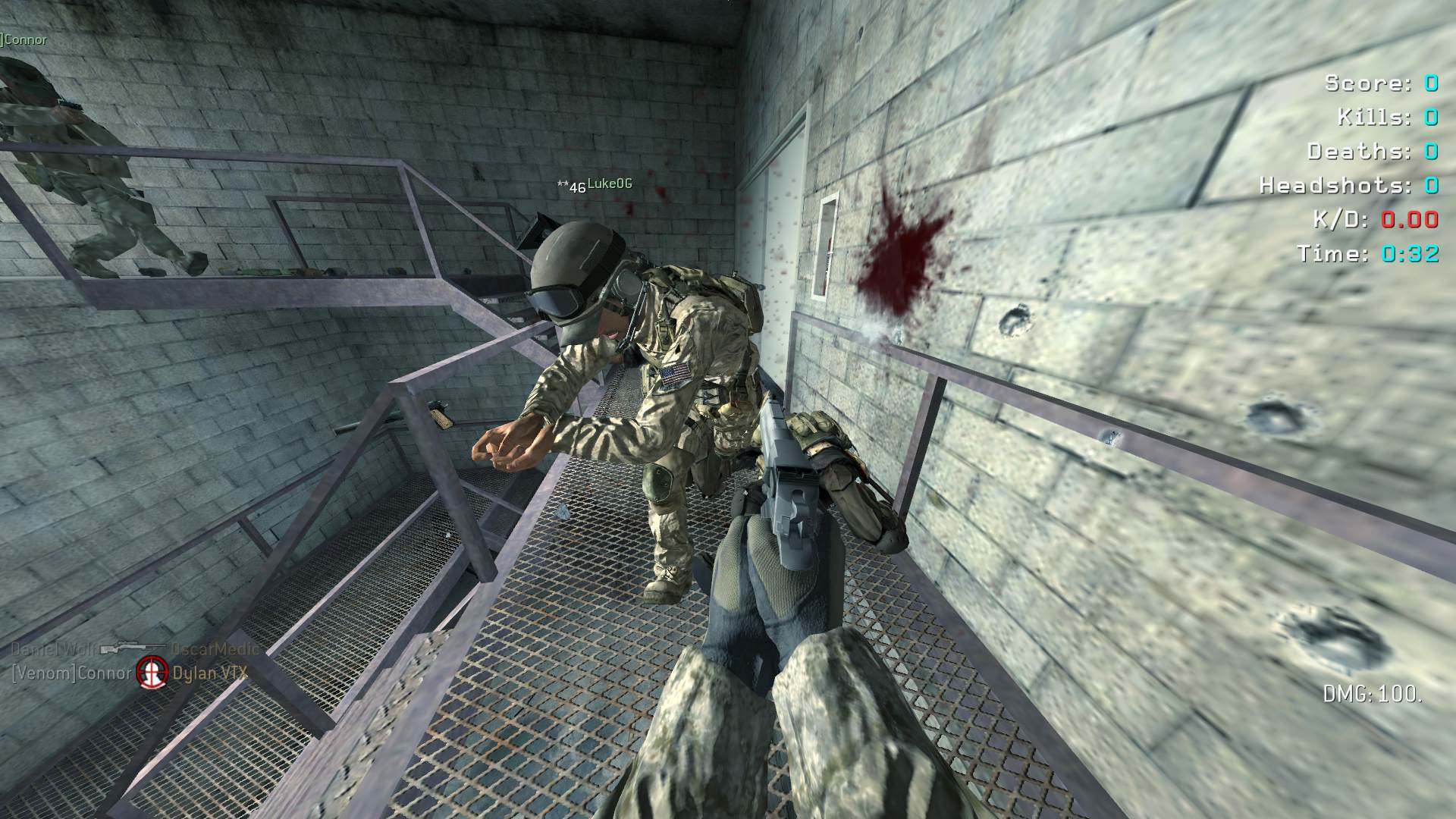
Task: Click the LukeOG player name tag
Action: click(x=609, y=184)
